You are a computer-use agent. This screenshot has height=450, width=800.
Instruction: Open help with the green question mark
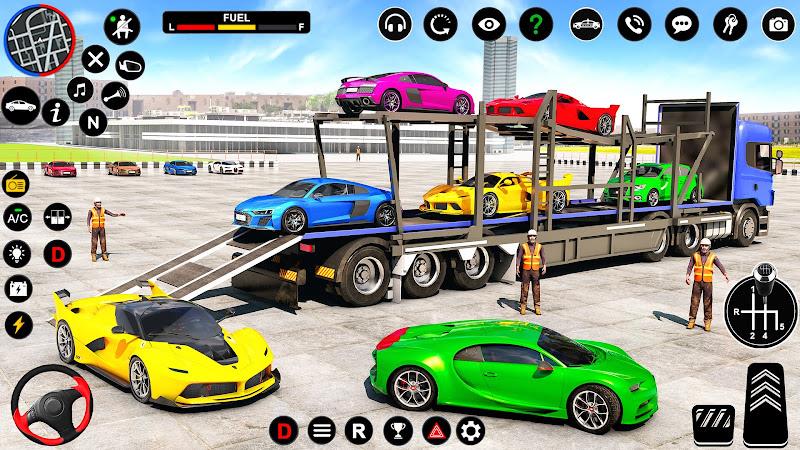coord(536,22)
